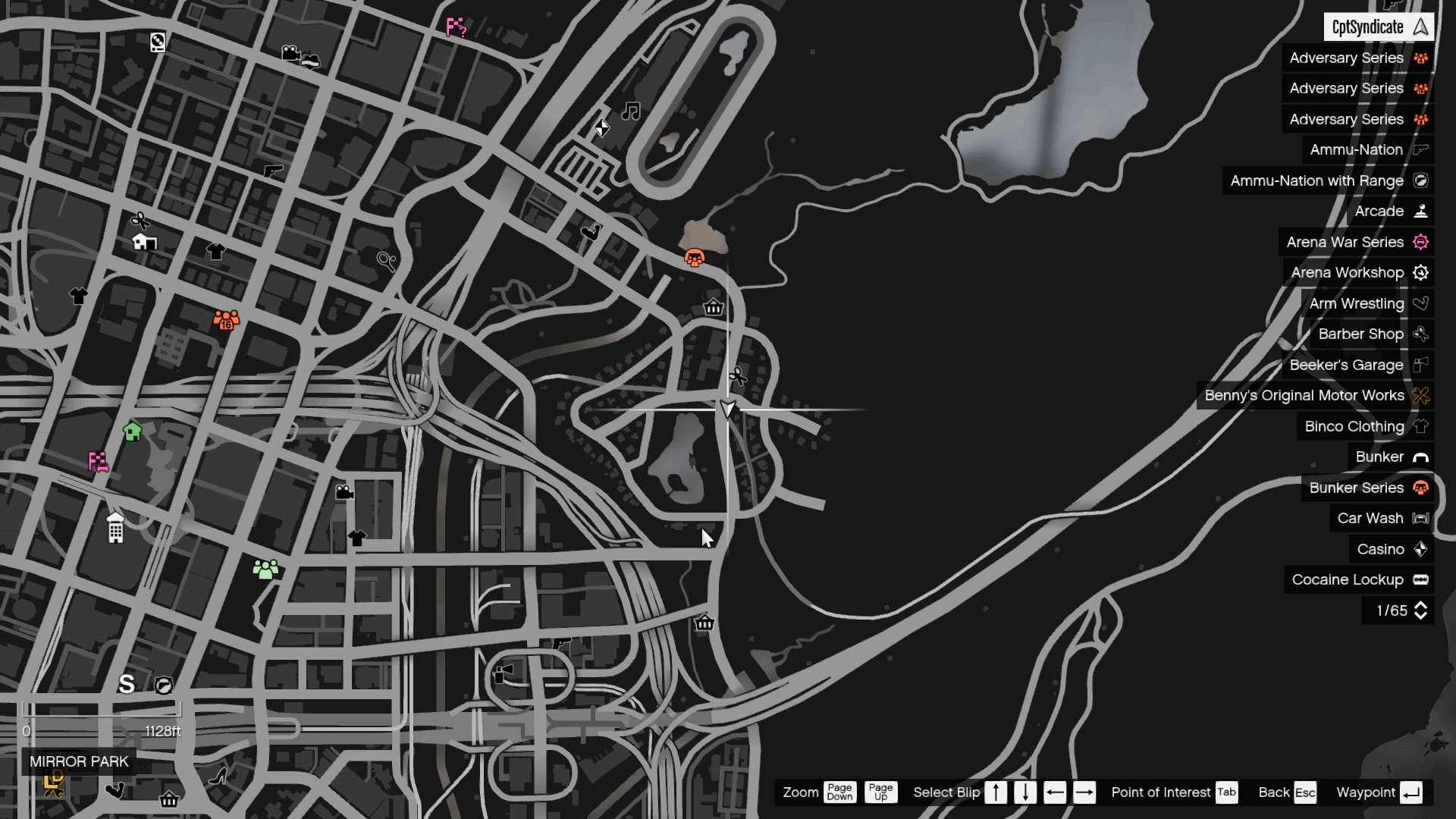Click the right arrow next to Select Blip
This screenshot has height=819, width=1456.
click(x=1084, y=792)
